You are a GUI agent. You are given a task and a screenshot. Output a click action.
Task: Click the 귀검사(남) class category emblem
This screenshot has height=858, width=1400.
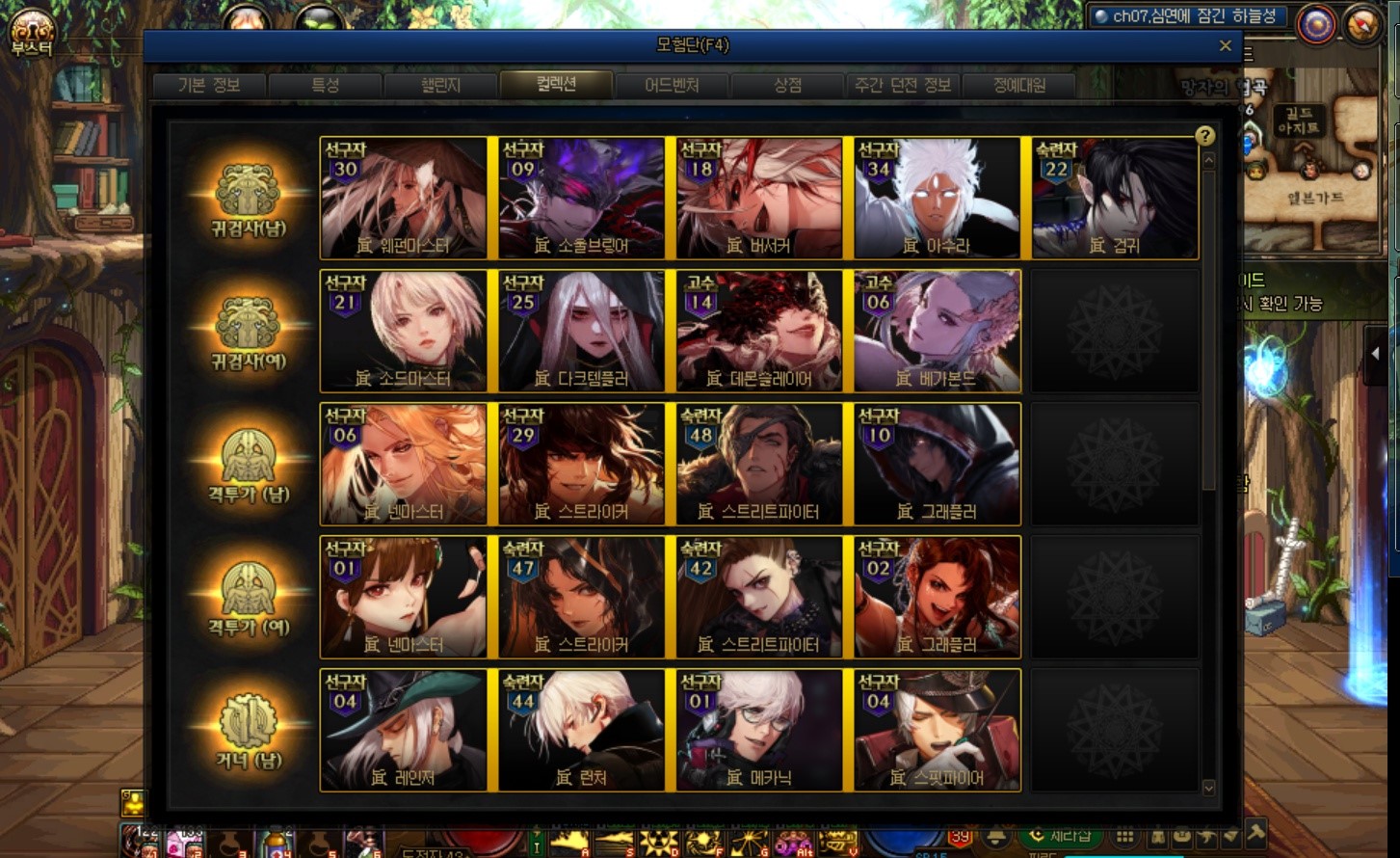click(x=249, y=200)
